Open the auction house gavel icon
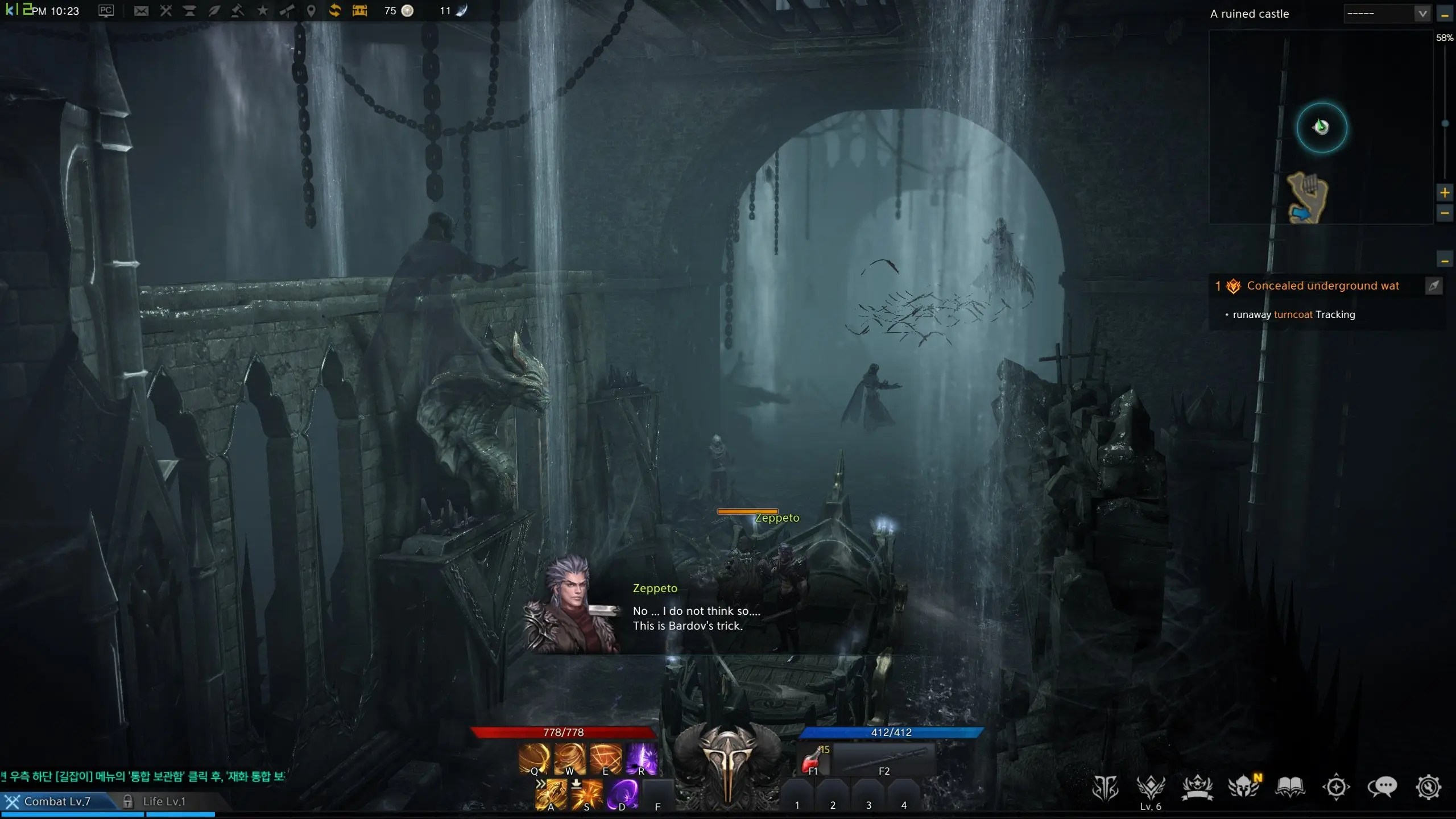 (238, 10)
